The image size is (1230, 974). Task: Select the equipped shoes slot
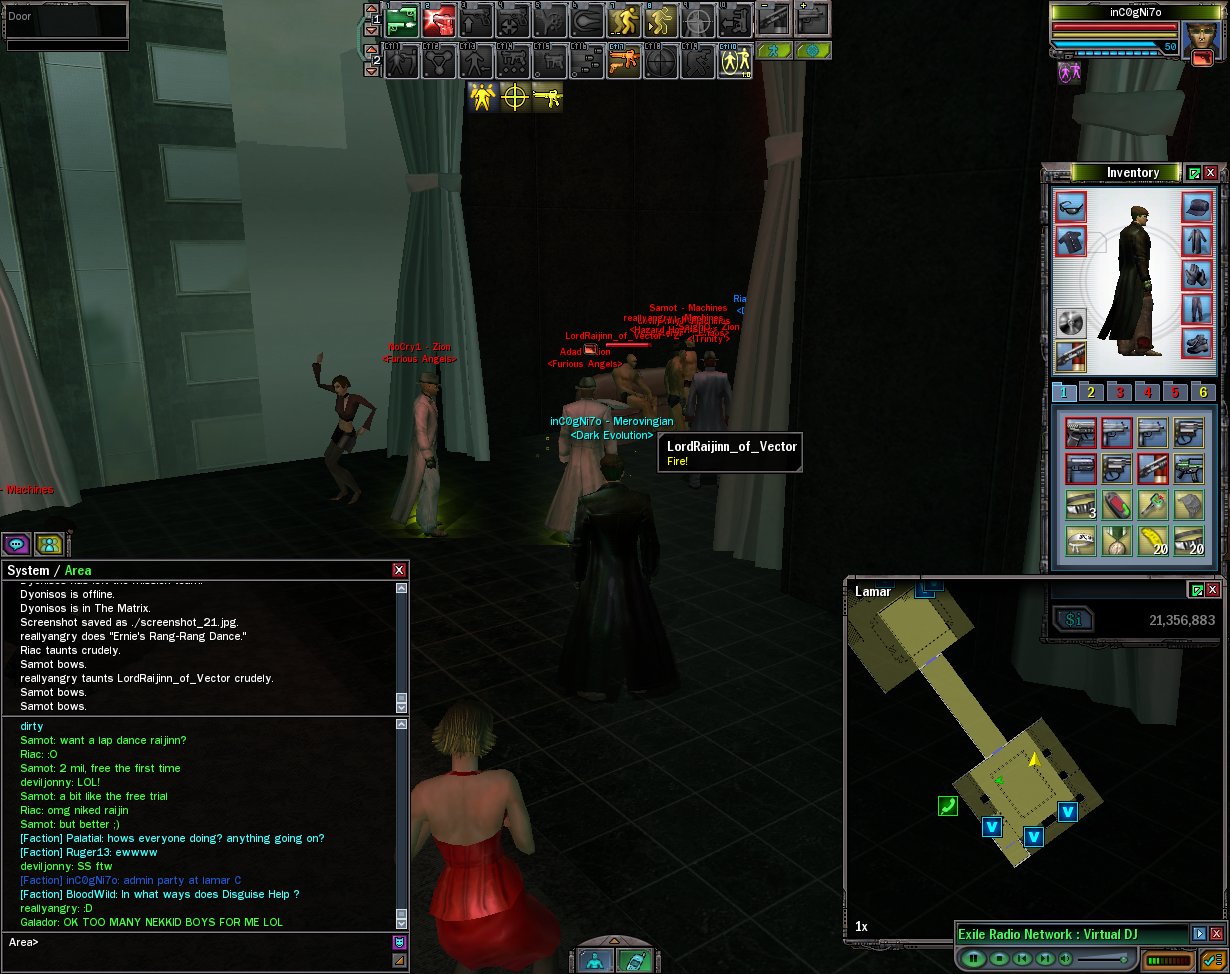coord(1197,343)
